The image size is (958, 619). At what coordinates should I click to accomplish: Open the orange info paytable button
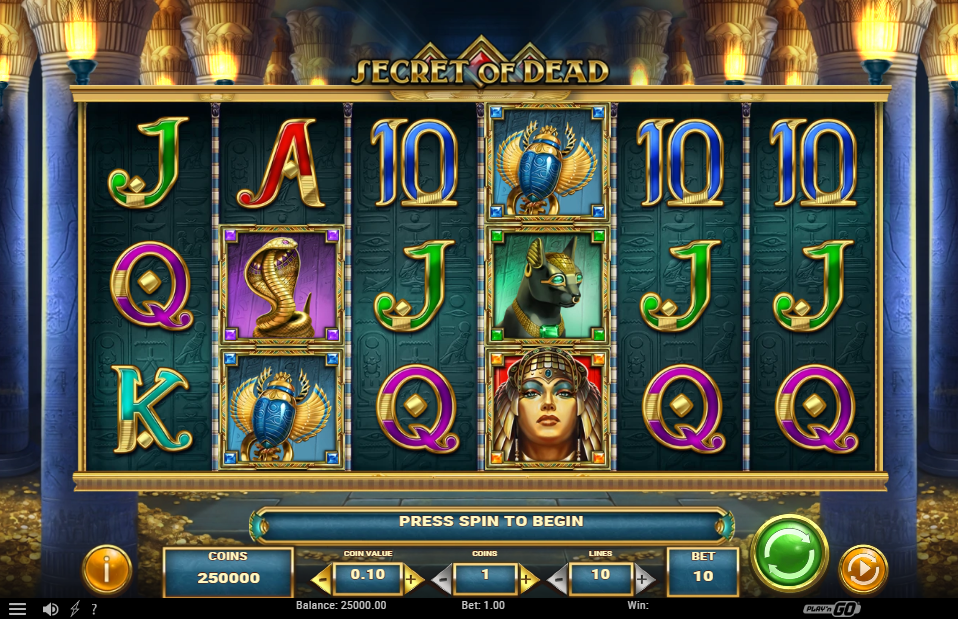click(x=106, y=570)
